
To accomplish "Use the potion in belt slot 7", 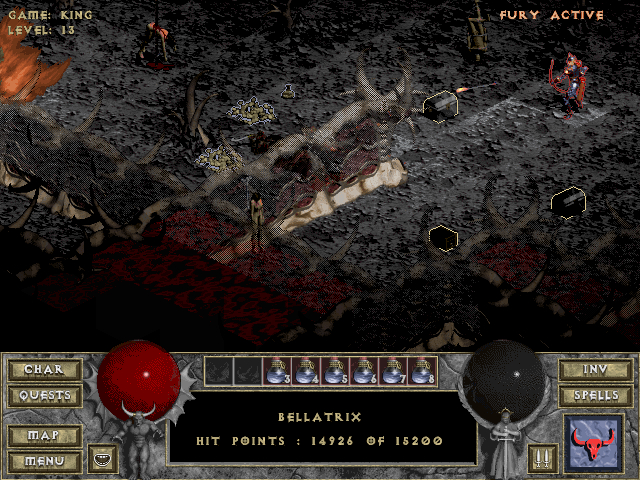I will [x=393, y=371].
